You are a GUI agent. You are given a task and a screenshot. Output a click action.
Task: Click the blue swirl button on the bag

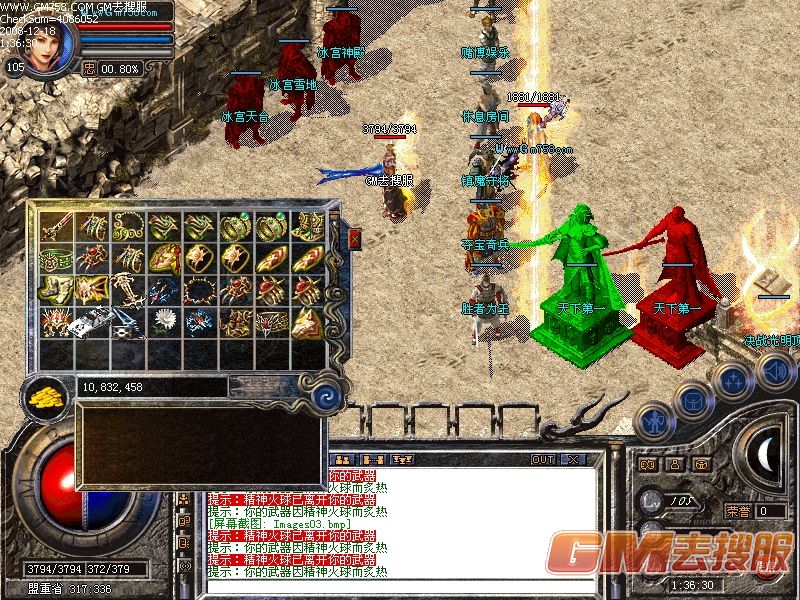325,398
